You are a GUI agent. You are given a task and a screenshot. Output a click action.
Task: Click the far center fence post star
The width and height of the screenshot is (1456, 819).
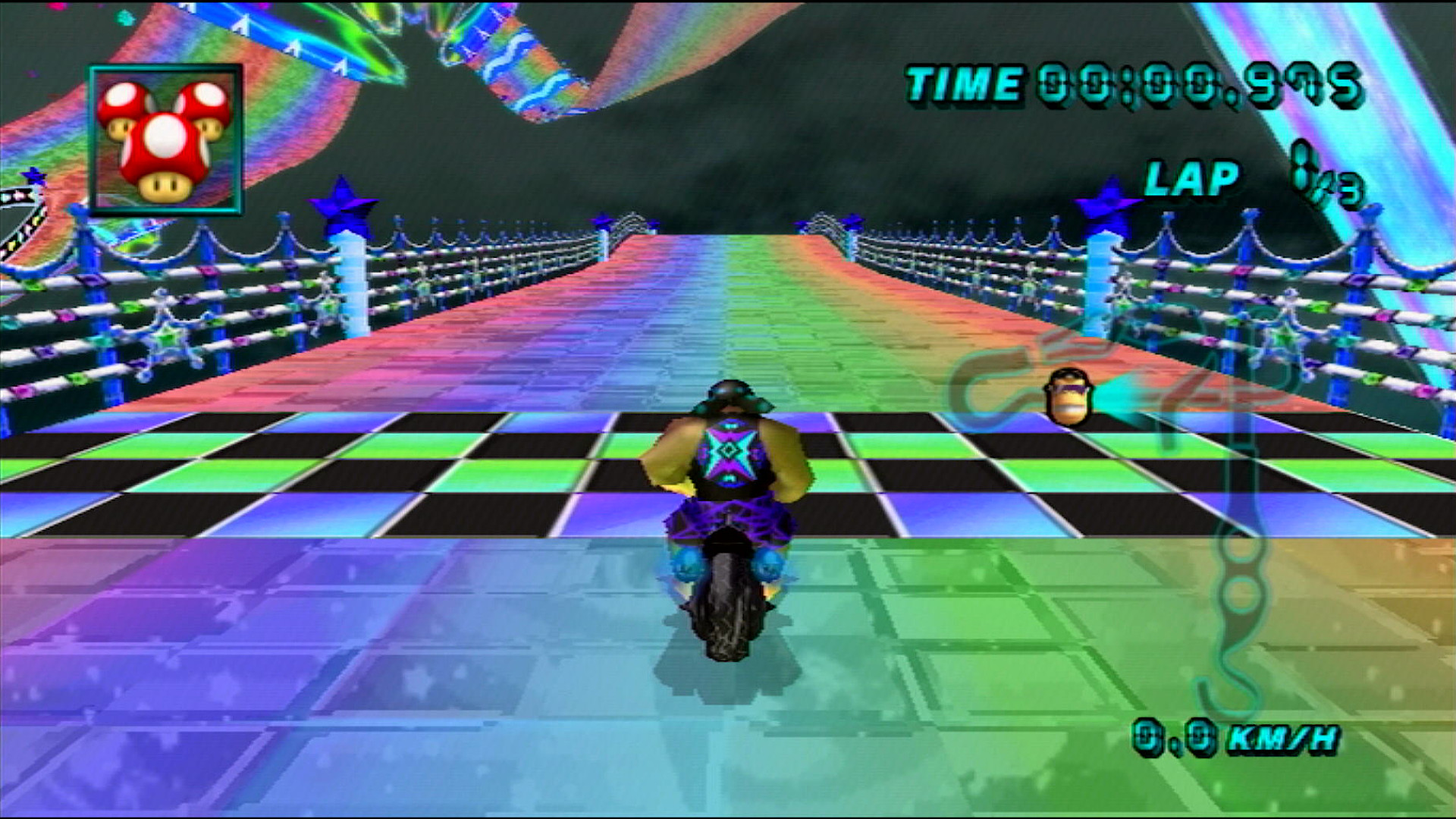(603, 220)
